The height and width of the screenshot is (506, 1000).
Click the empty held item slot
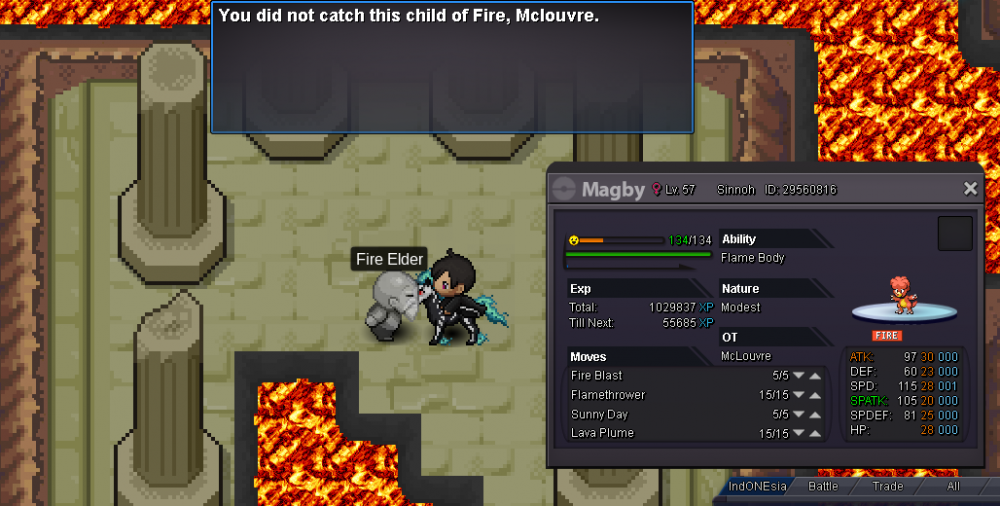point(955,234)
